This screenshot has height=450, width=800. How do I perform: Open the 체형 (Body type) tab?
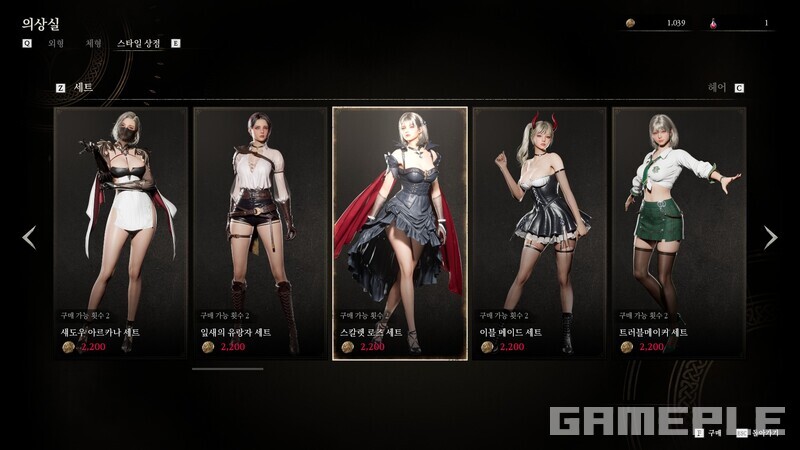tap(92, 44)
